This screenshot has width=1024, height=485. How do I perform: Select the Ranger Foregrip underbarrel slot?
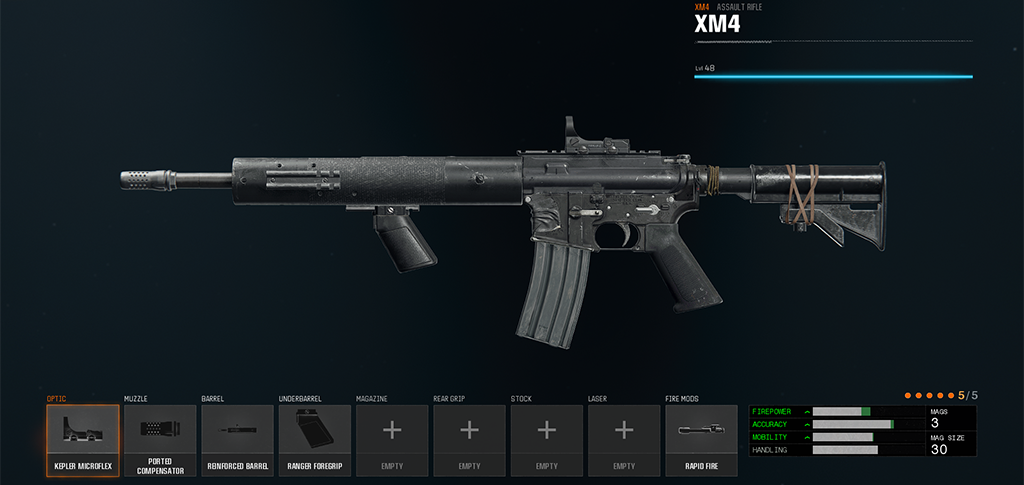click(x=314, y=440)
